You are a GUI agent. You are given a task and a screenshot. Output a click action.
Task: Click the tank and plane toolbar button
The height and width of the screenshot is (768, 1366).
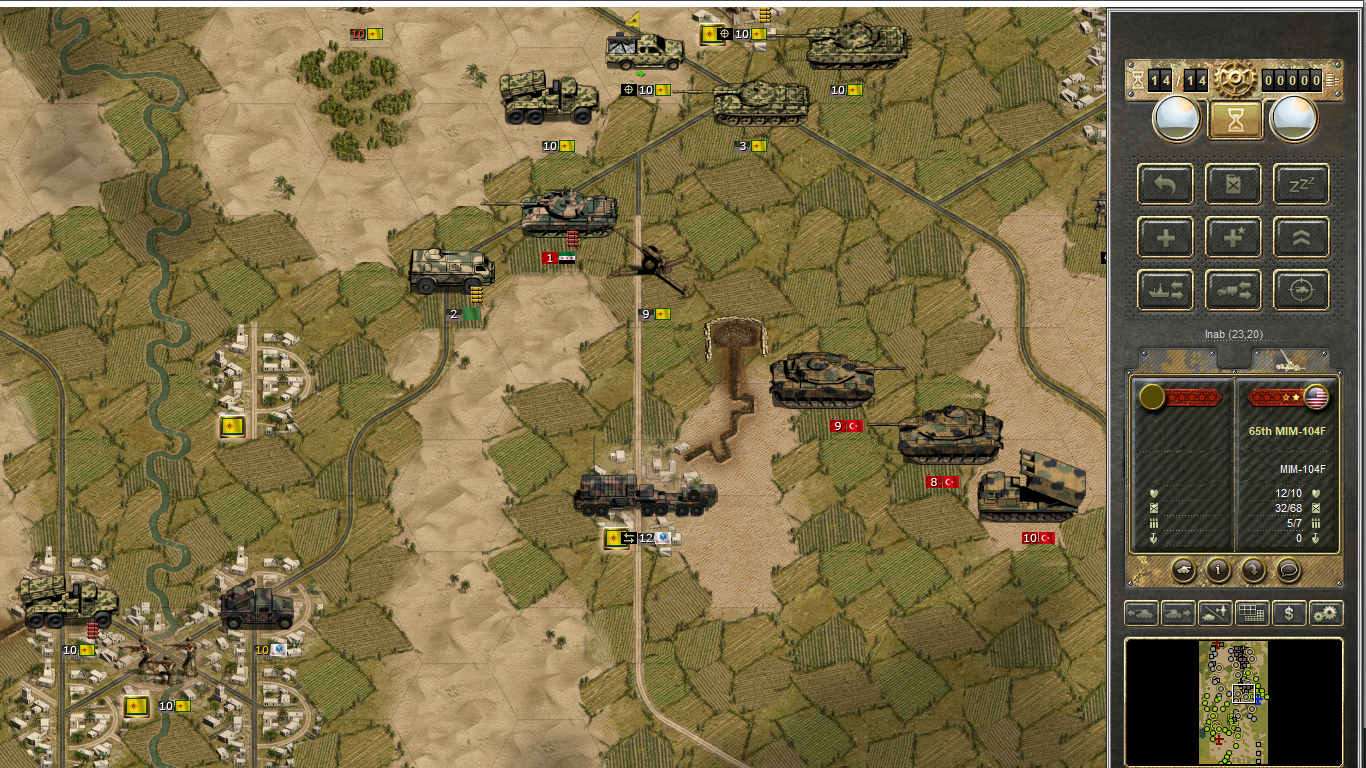[1215, 613]
